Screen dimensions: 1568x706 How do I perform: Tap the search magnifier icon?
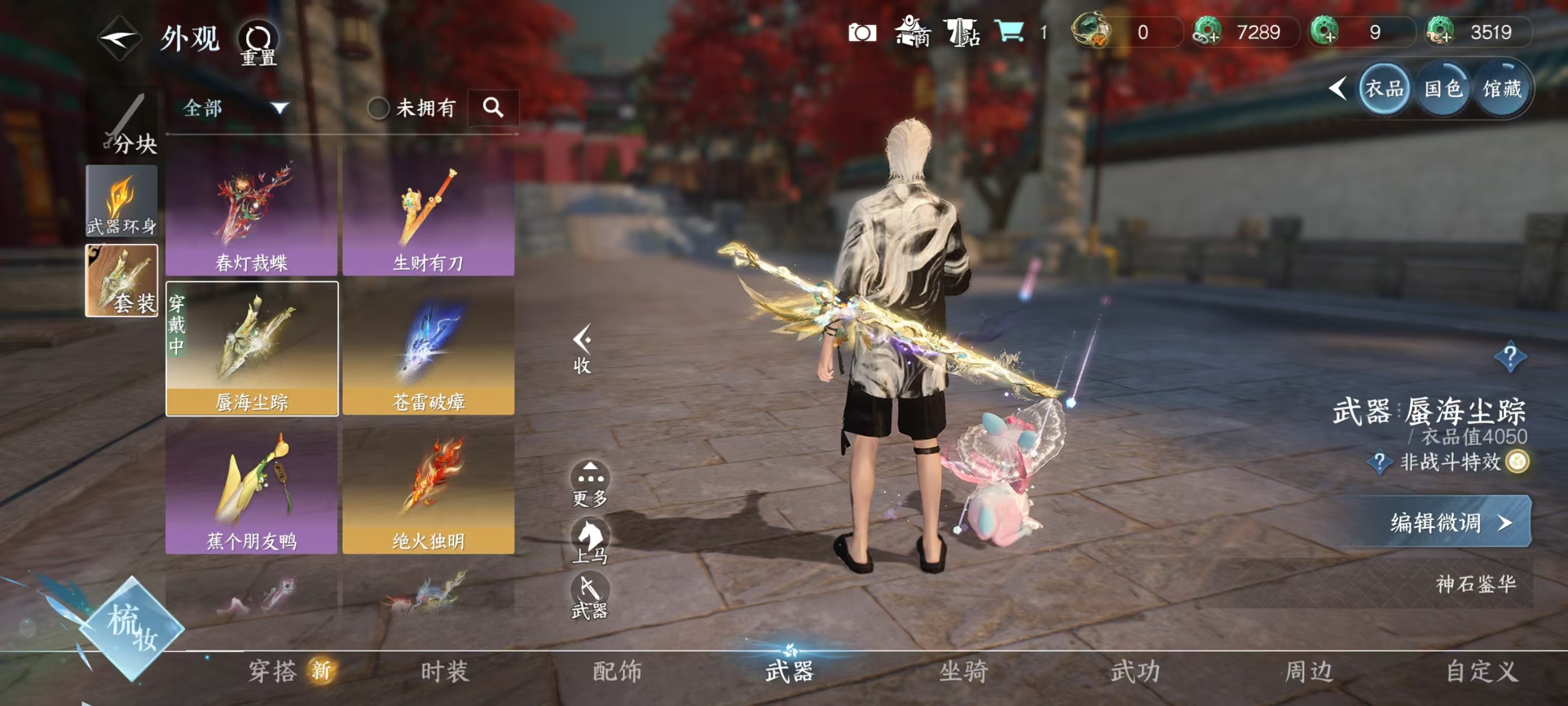494,109
